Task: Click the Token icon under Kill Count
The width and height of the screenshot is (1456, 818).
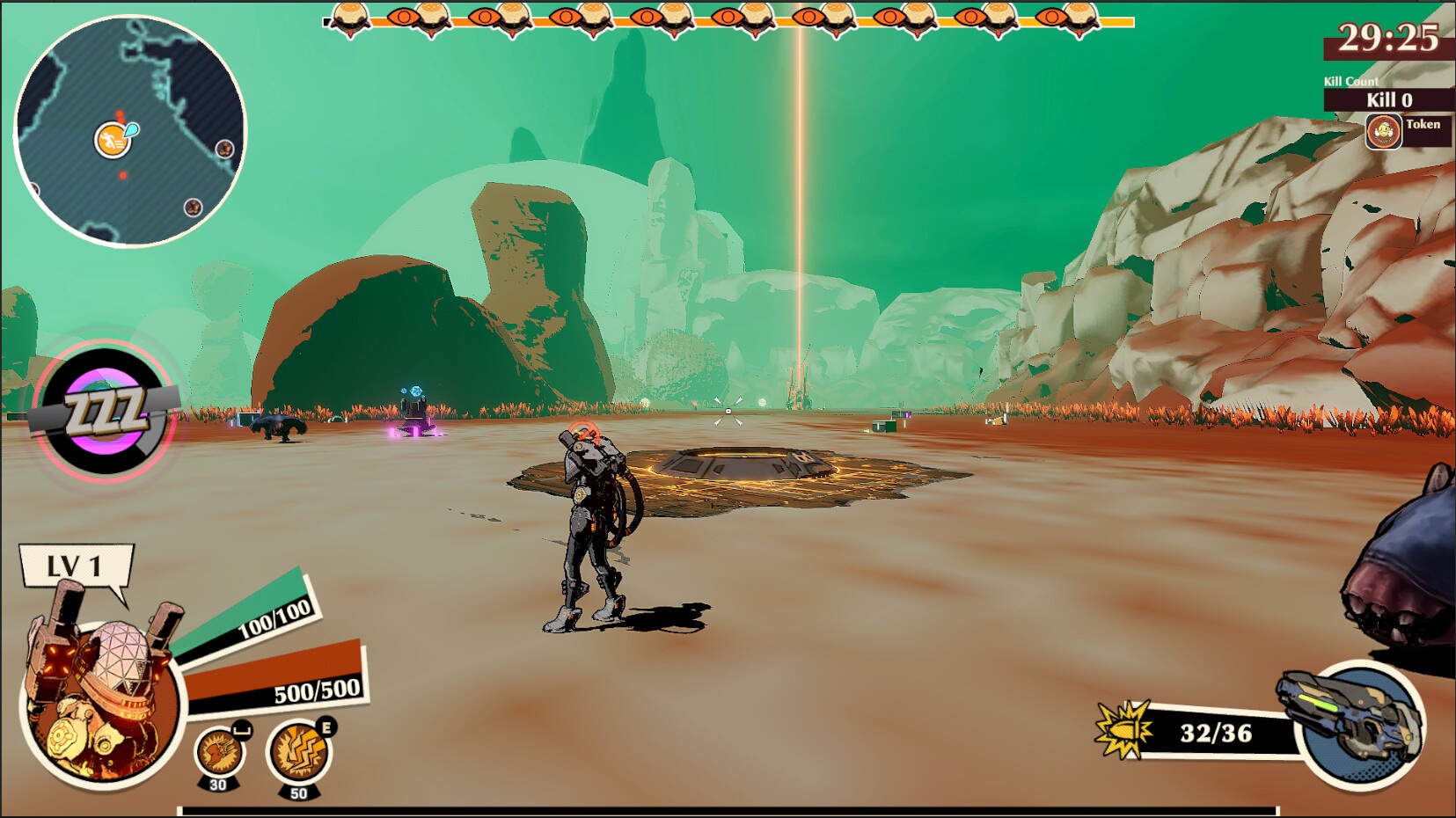Action: 1383,132
